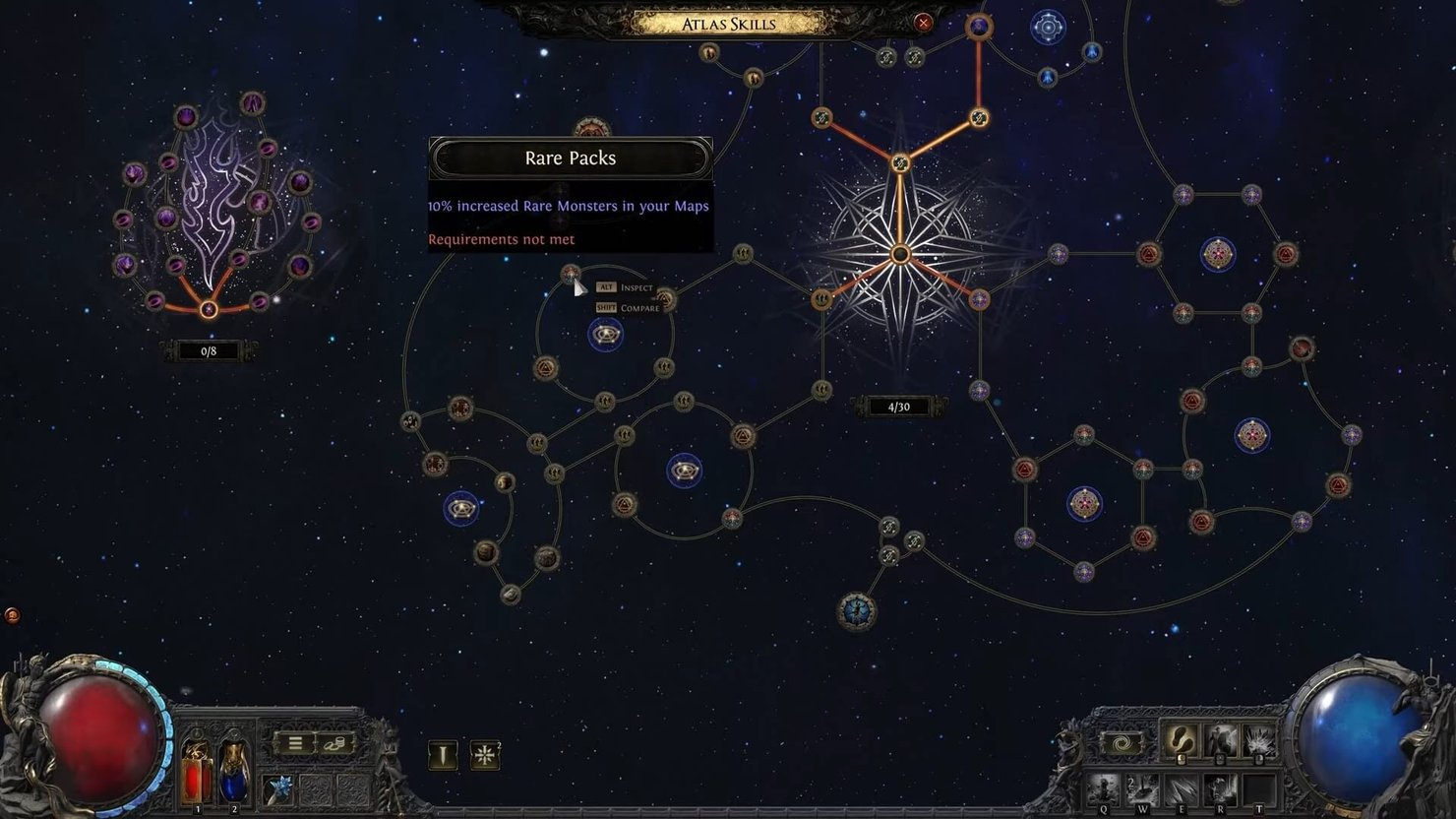Open the coin stack shop button
Viewport: 1456px width, 819px height.
pyautogui.click(x=334, y=743)
